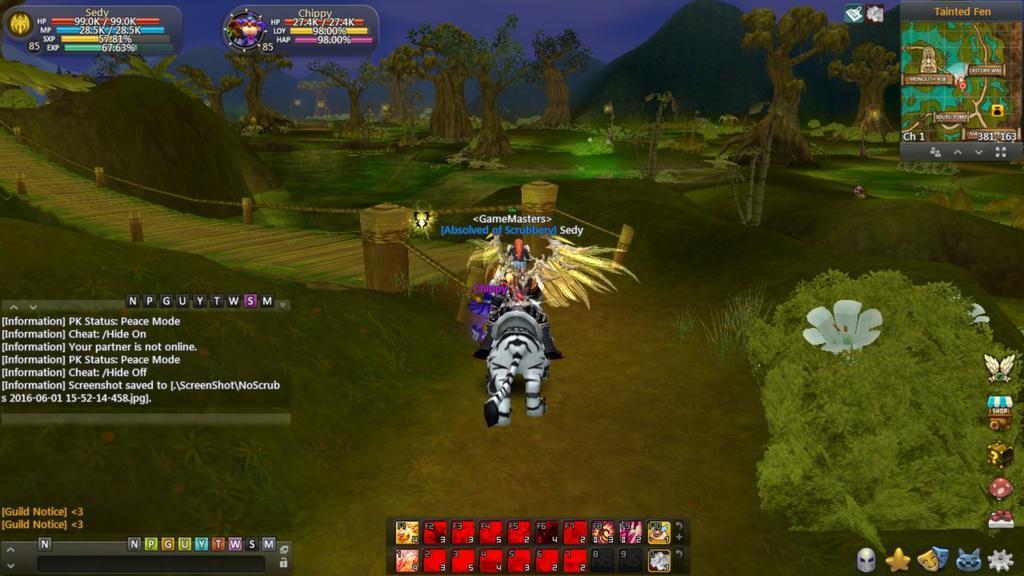This screenshot has height=576, width=1024.
Task: Open the winged emblem menu icon
Action: click(999, 367)
